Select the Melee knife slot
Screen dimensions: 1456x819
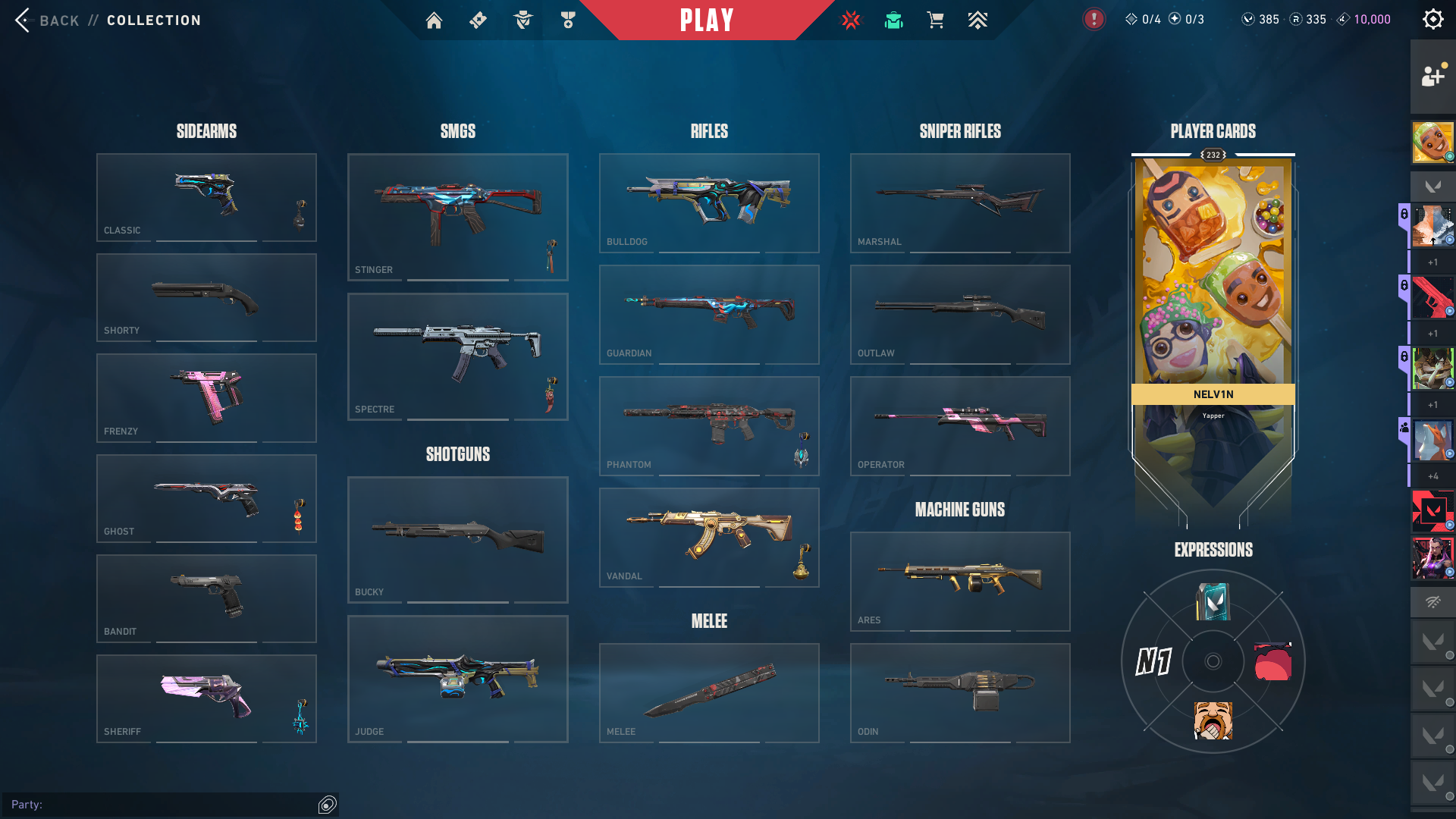coord(709,692)
